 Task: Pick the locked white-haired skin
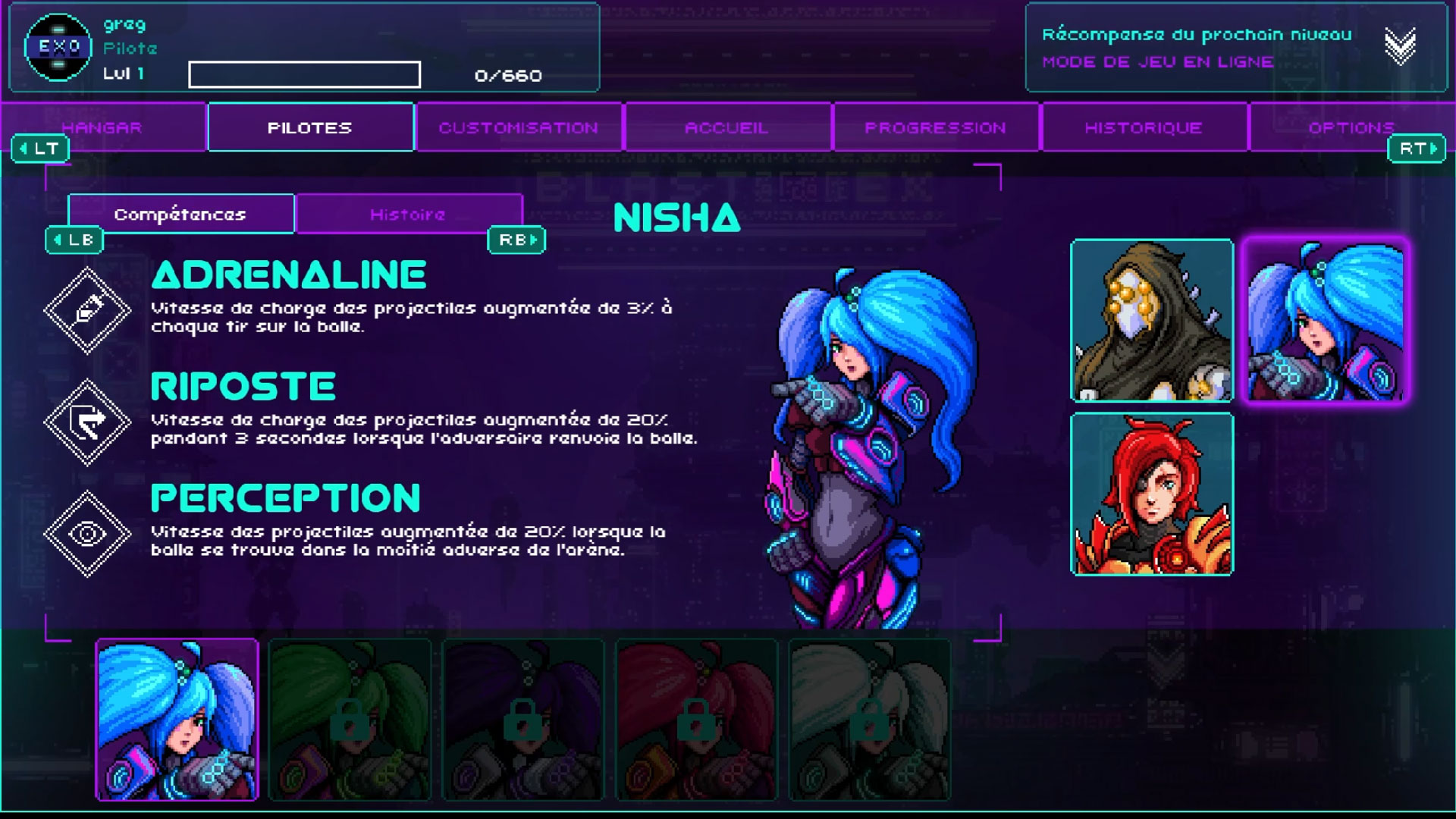click(x=869, y=720)
